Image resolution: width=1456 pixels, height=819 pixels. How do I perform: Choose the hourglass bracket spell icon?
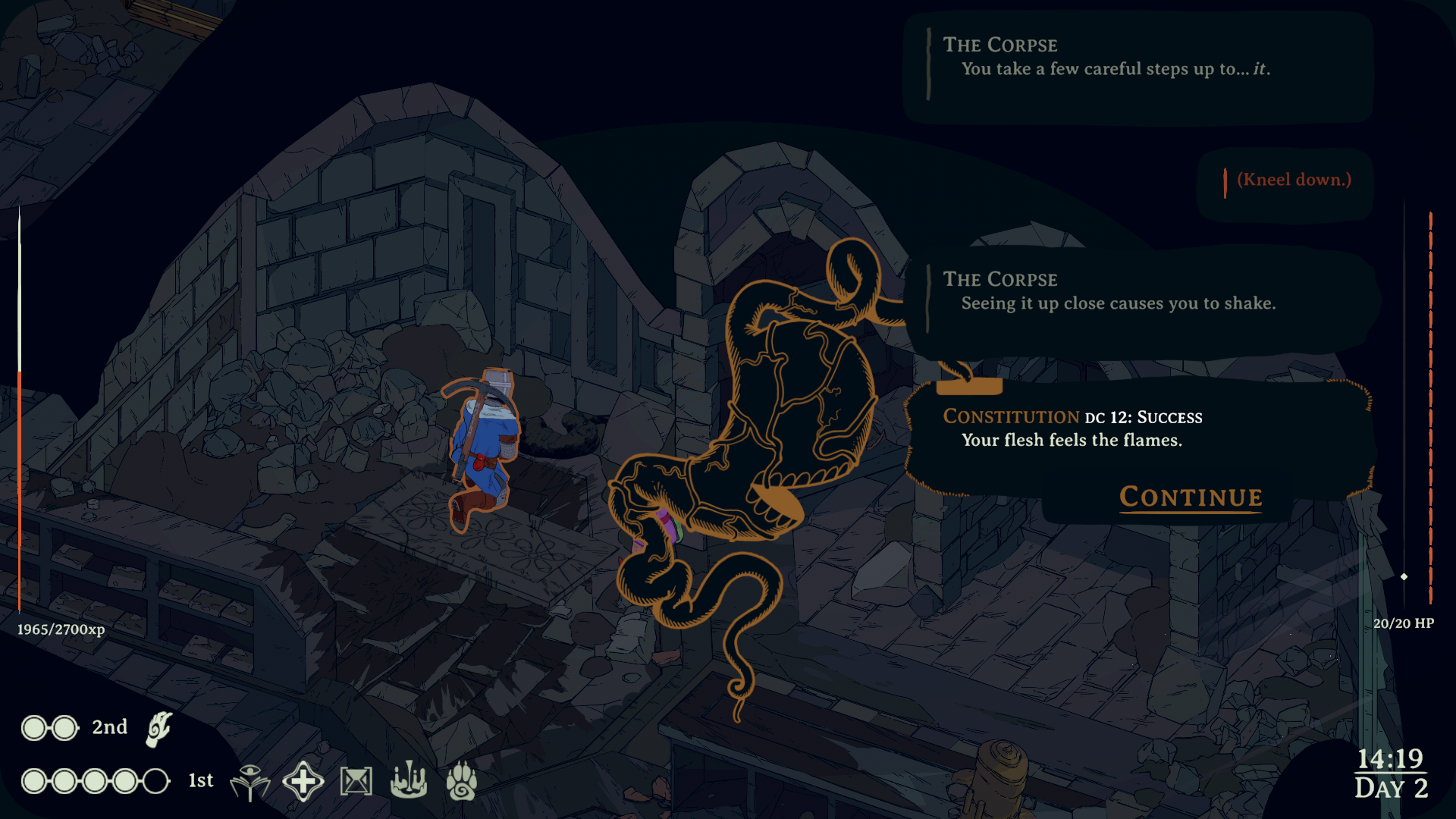point(356,781)
